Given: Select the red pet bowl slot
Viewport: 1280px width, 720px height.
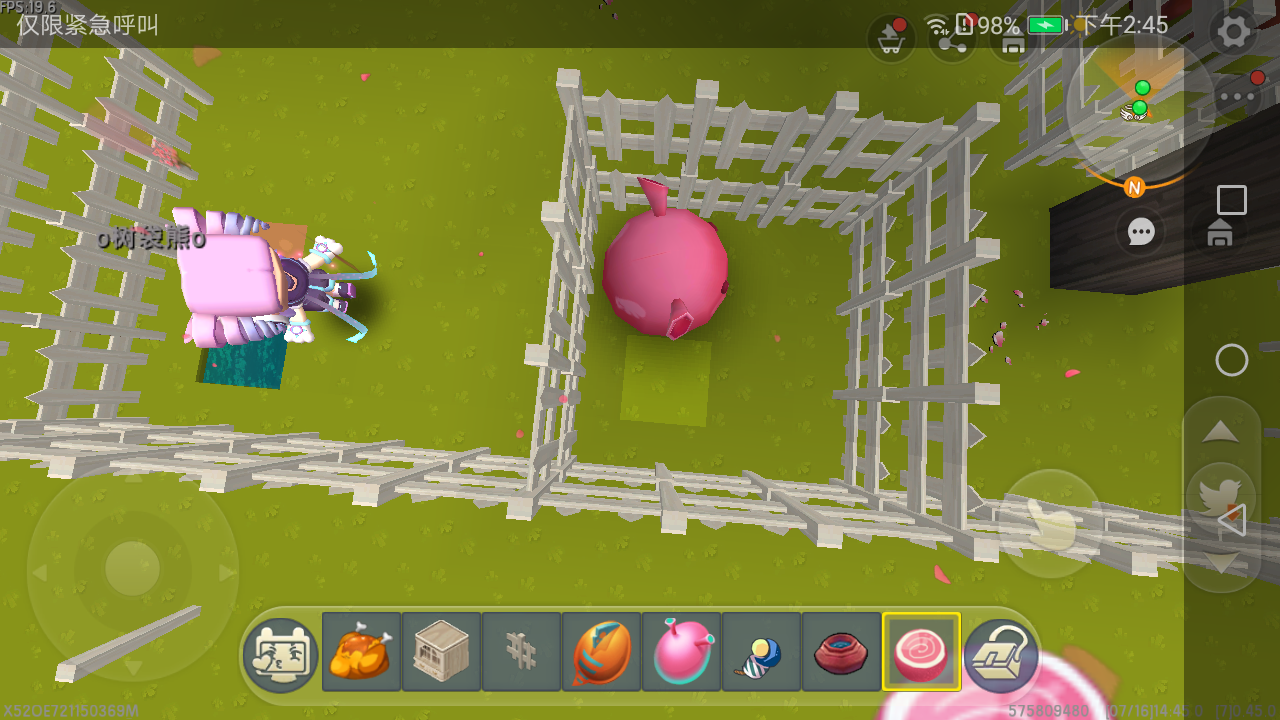Looking at the screenshot, I should click(841, 652).
